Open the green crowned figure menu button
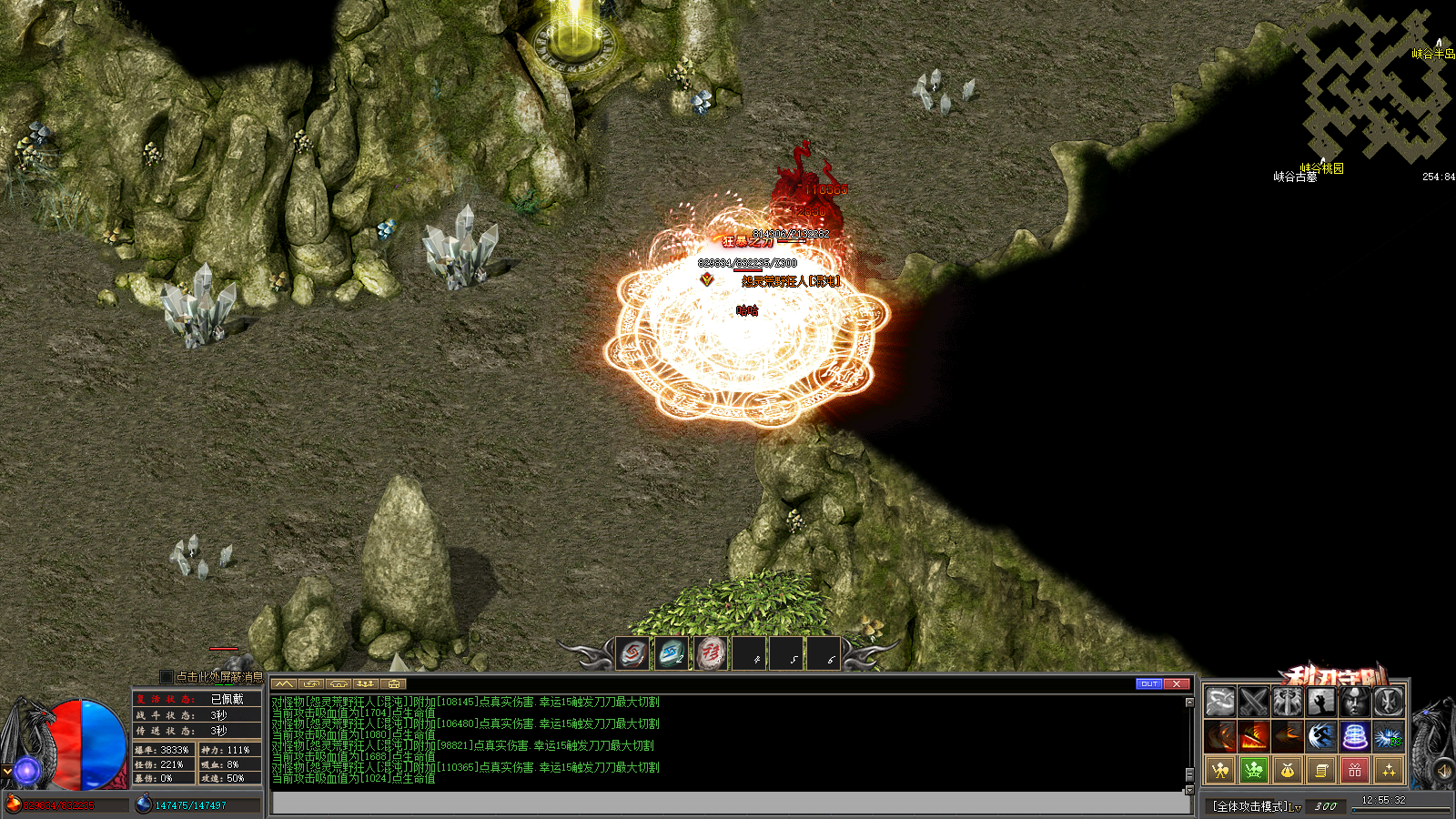This screenshot has width=1456, height=819. tap(1254, 770)
